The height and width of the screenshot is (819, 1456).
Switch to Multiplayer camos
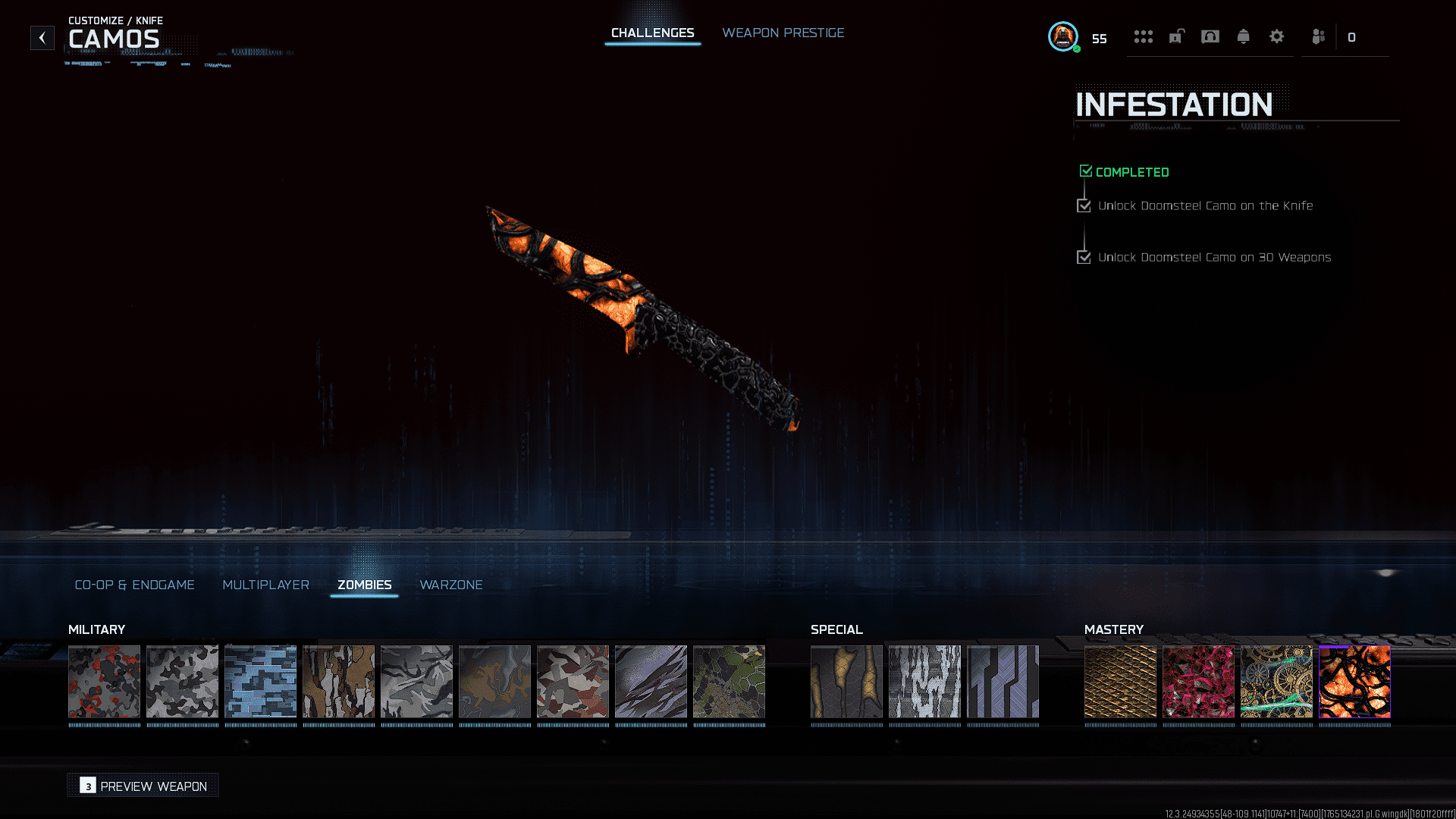click(x=265, y=585)
